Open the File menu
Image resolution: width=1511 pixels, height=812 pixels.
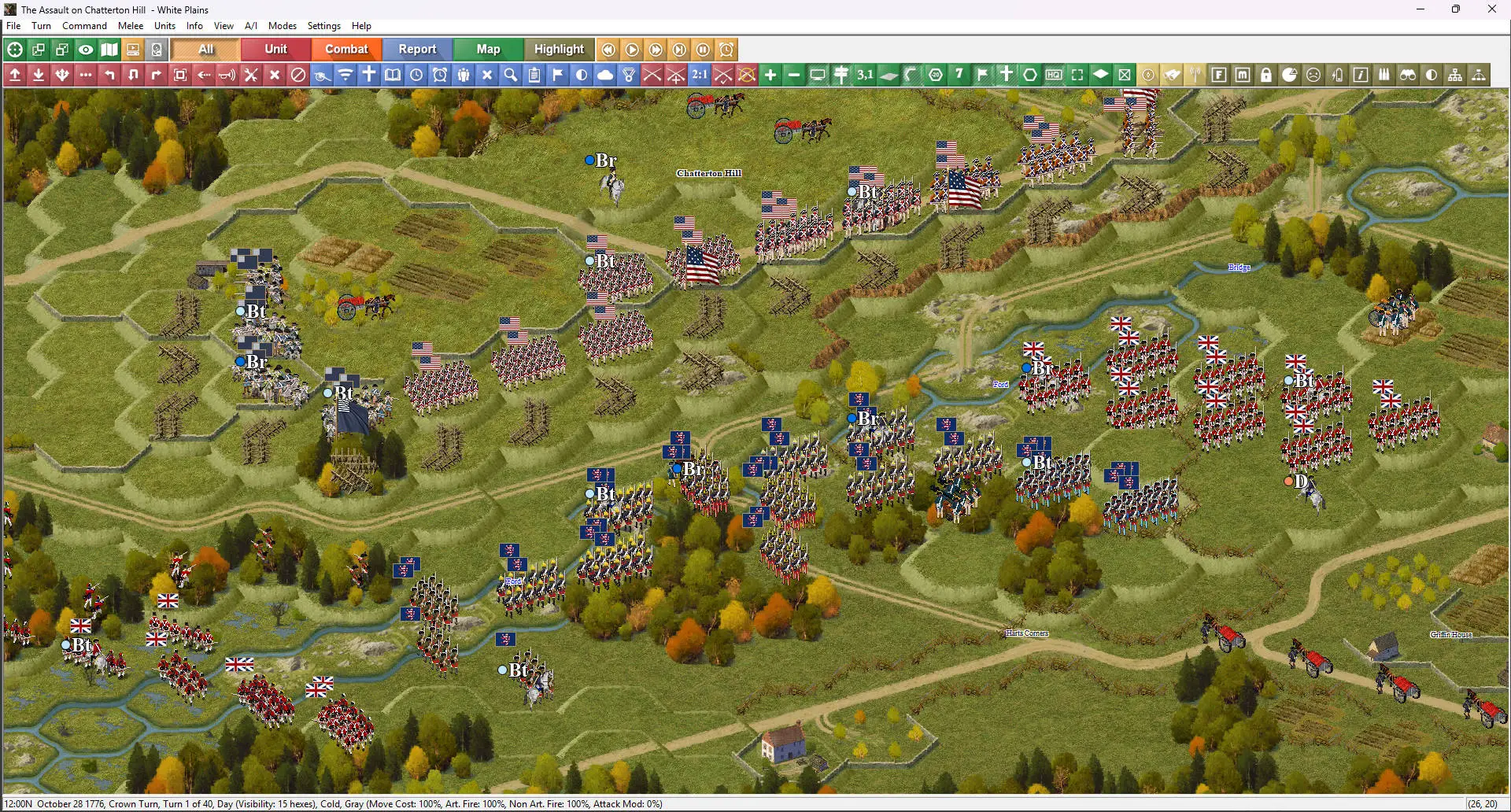[13, 26]
